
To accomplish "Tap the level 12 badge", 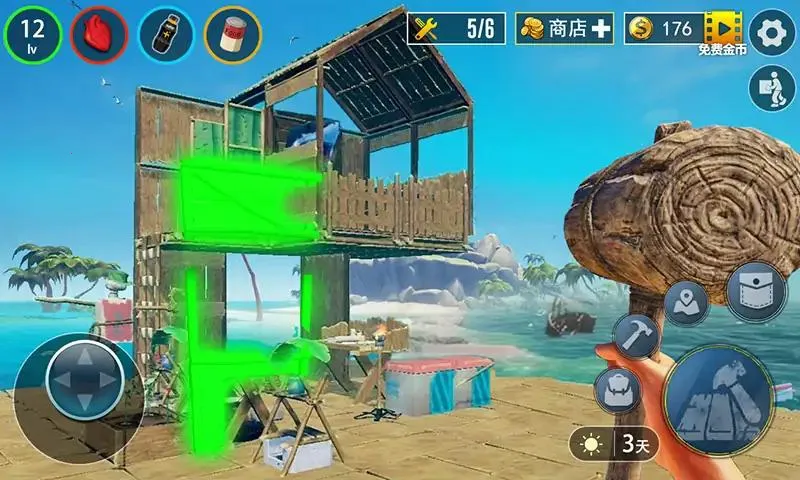I will [x=32, y=34].
